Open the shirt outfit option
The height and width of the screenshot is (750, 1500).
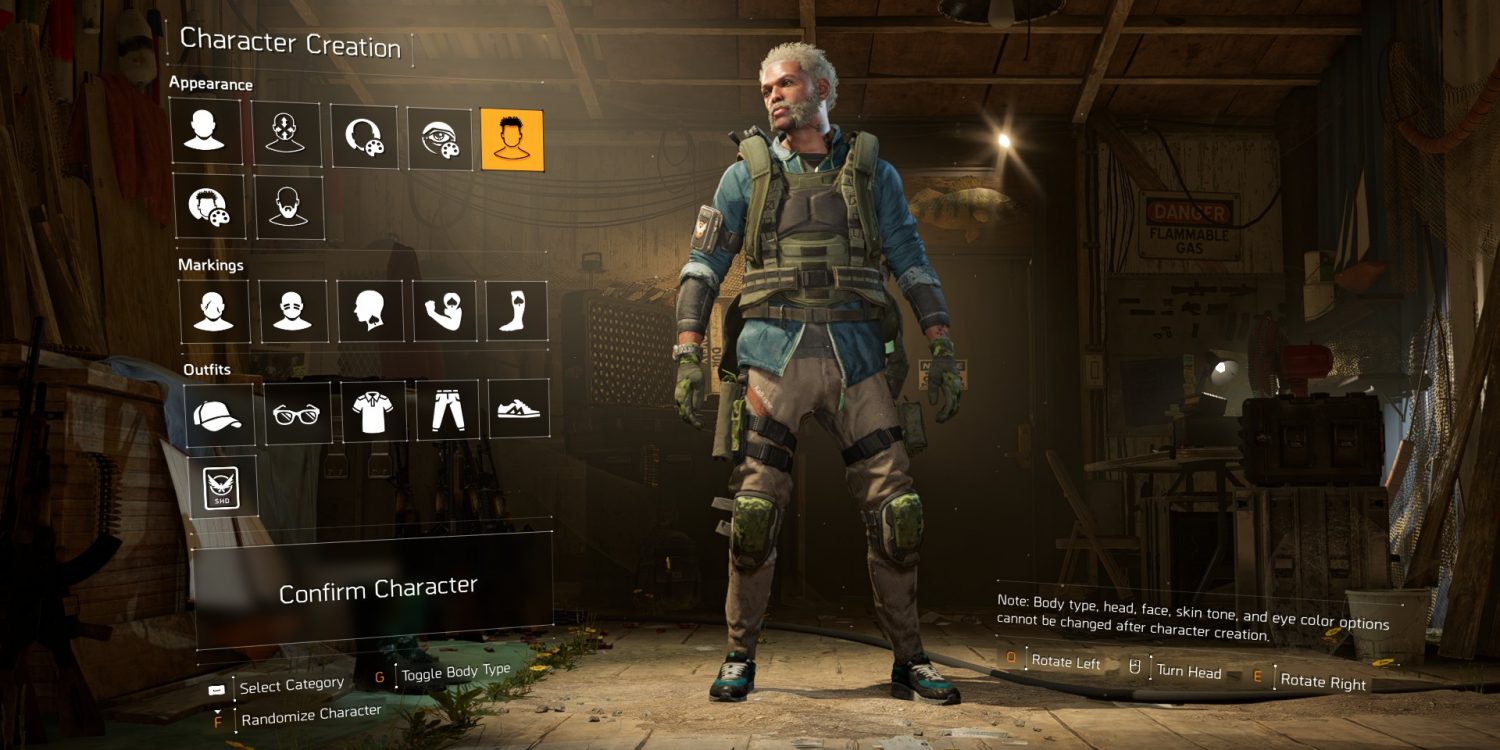(373, 412)
